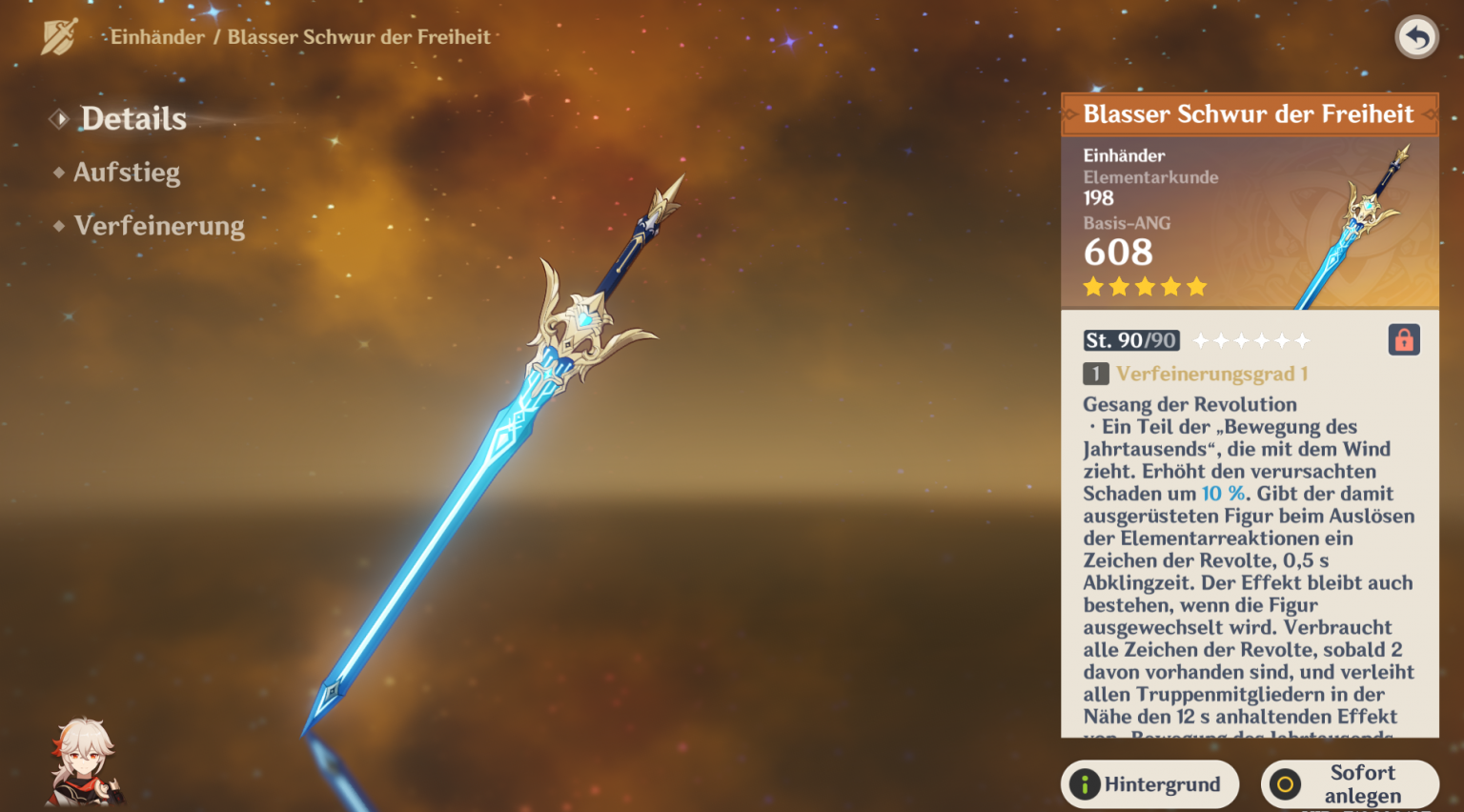Image resolution: width=1464 pixels, height=812 pixels.
Task: Switch to the Details tab
Action: click(x=132, y=119)
